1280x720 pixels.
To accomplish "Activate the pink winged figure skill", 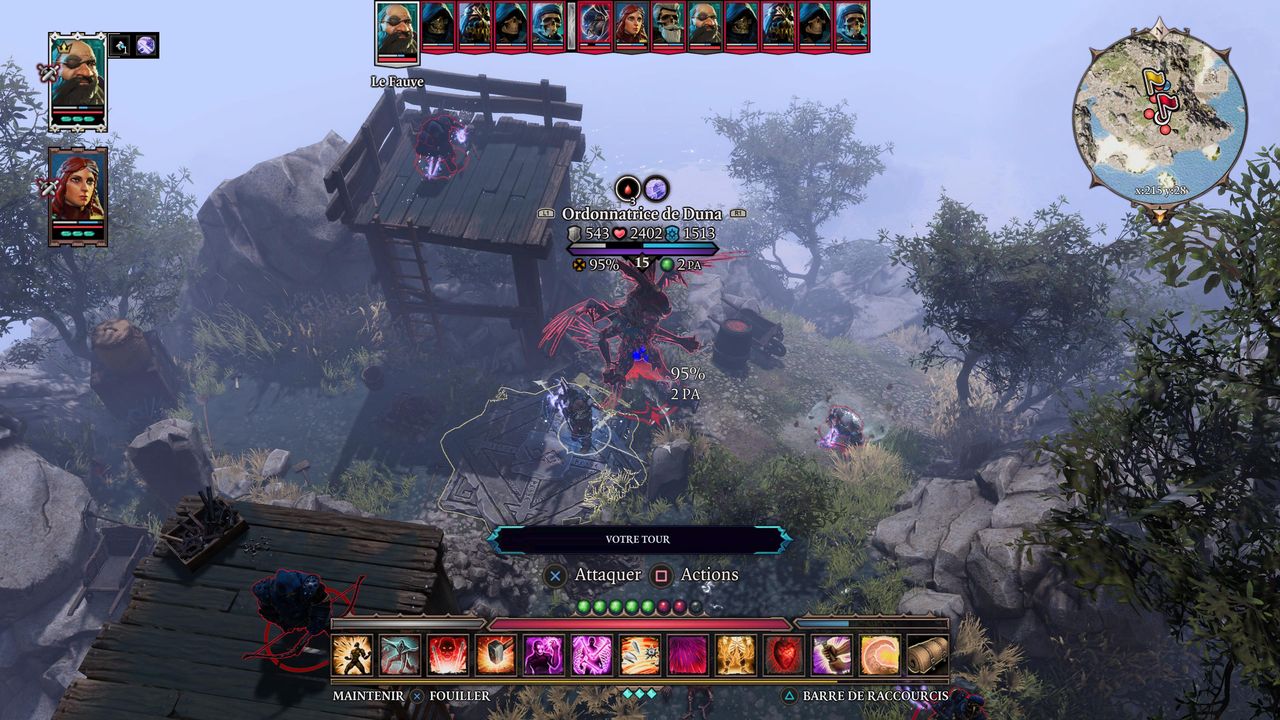I will 592,654.
